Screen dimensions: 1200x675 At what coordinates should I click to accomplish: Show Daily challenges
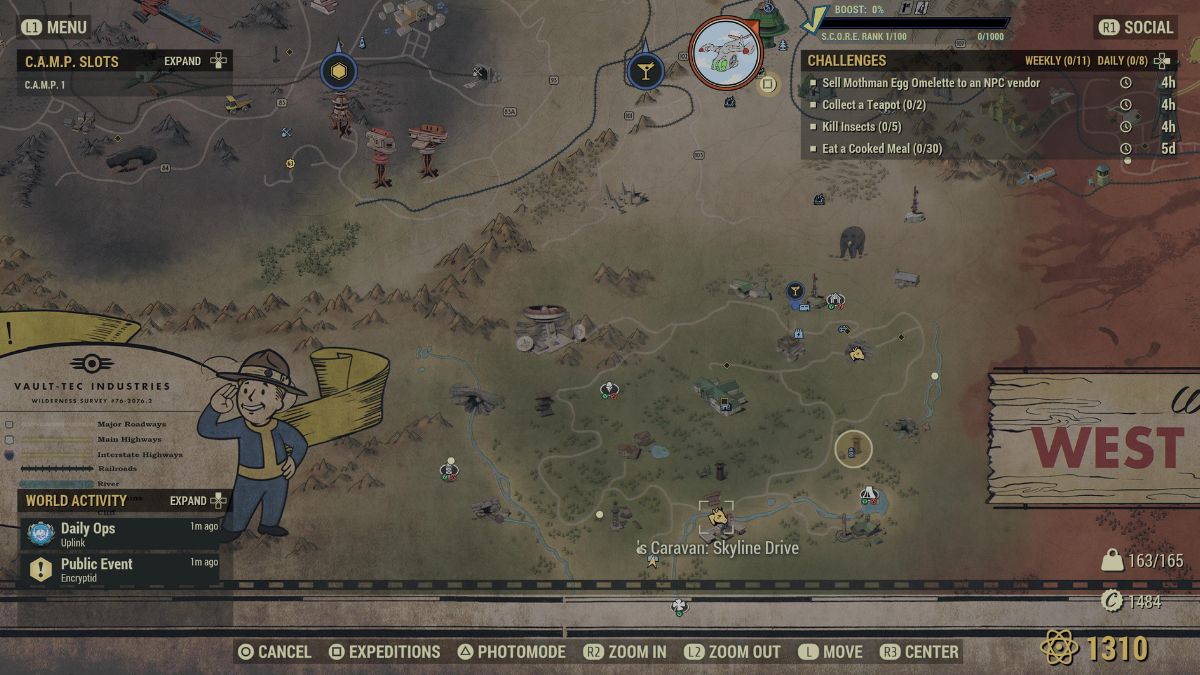(x=1122, y=61)
